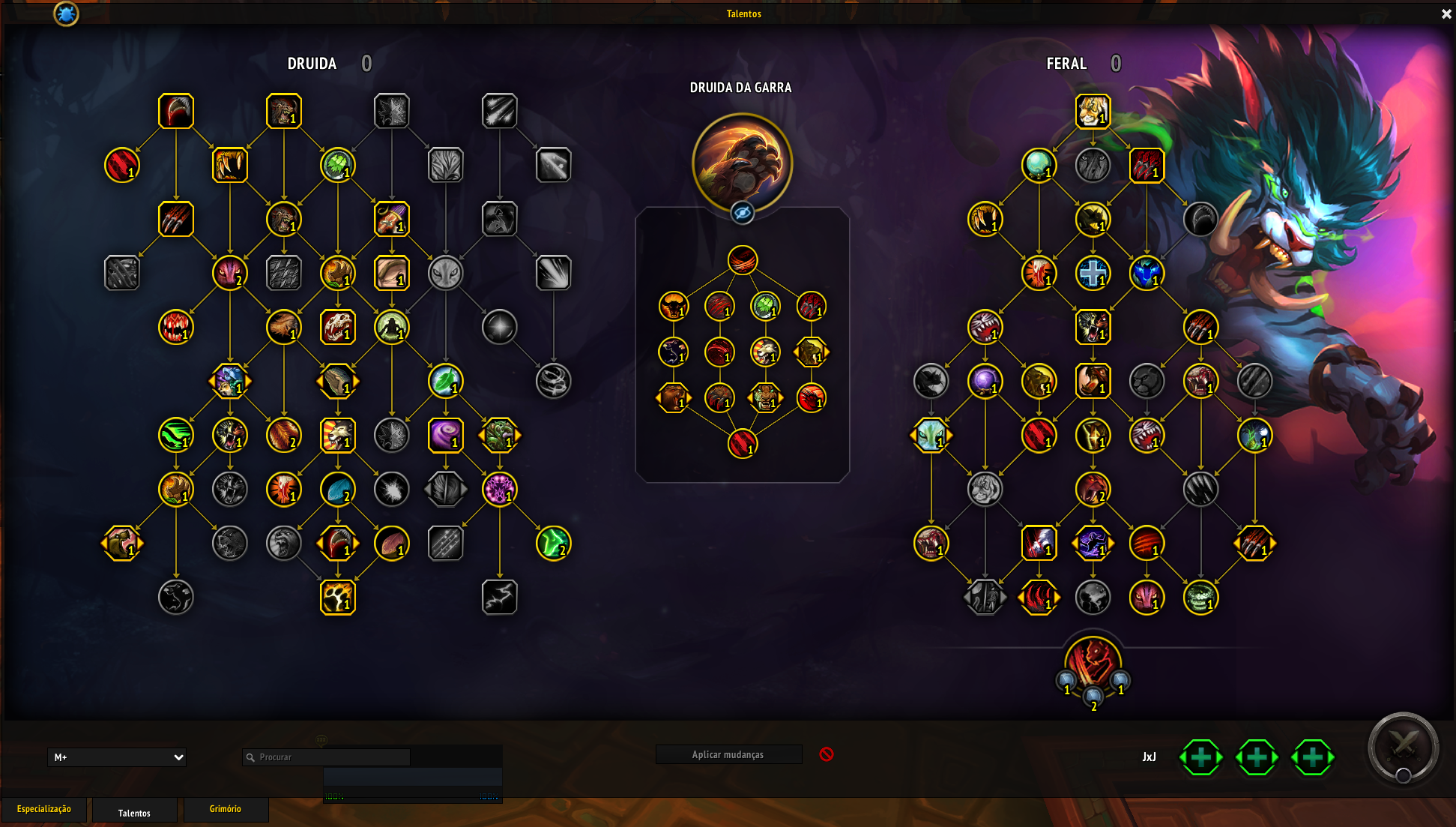
Task: Toggle the eye icon under hero emblem
Action: pyautogui.click(x=742, y=213)
